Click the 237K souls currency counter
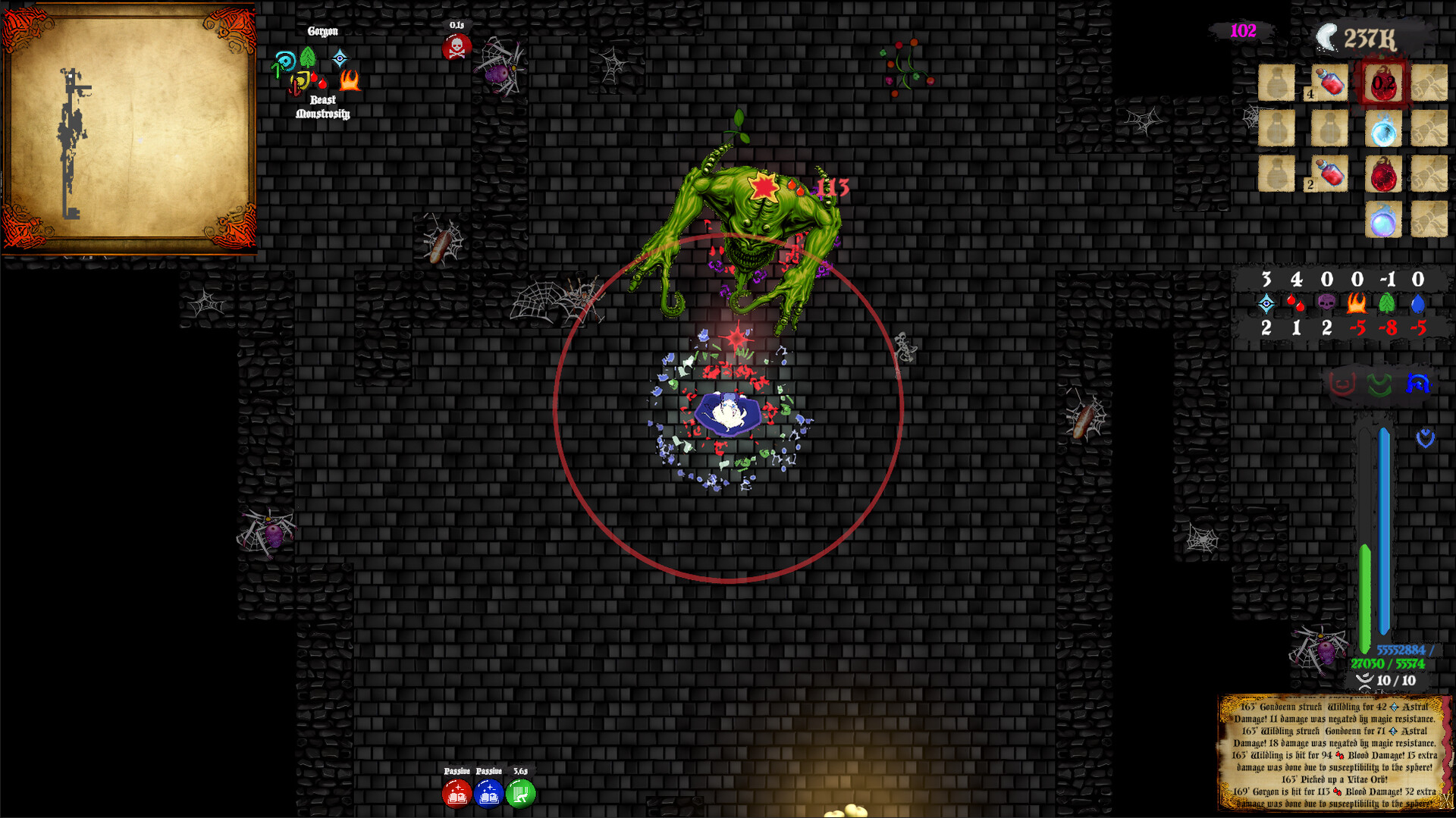Image resolution: width=1456 pixels, height=818 pixels. (1370, 35)
